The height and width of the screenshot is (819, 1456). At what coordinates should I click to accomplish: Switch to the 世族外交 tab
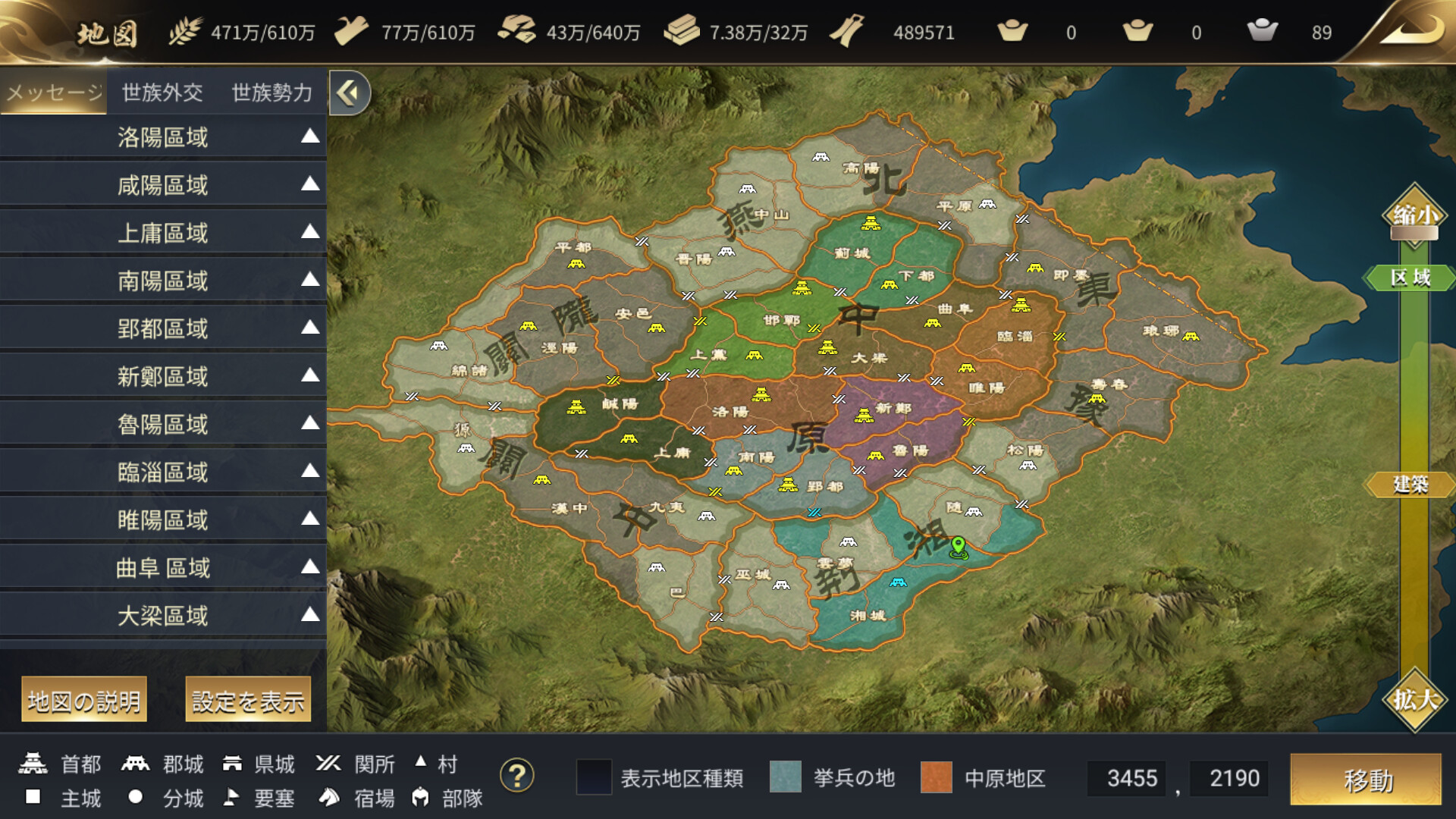162,90
